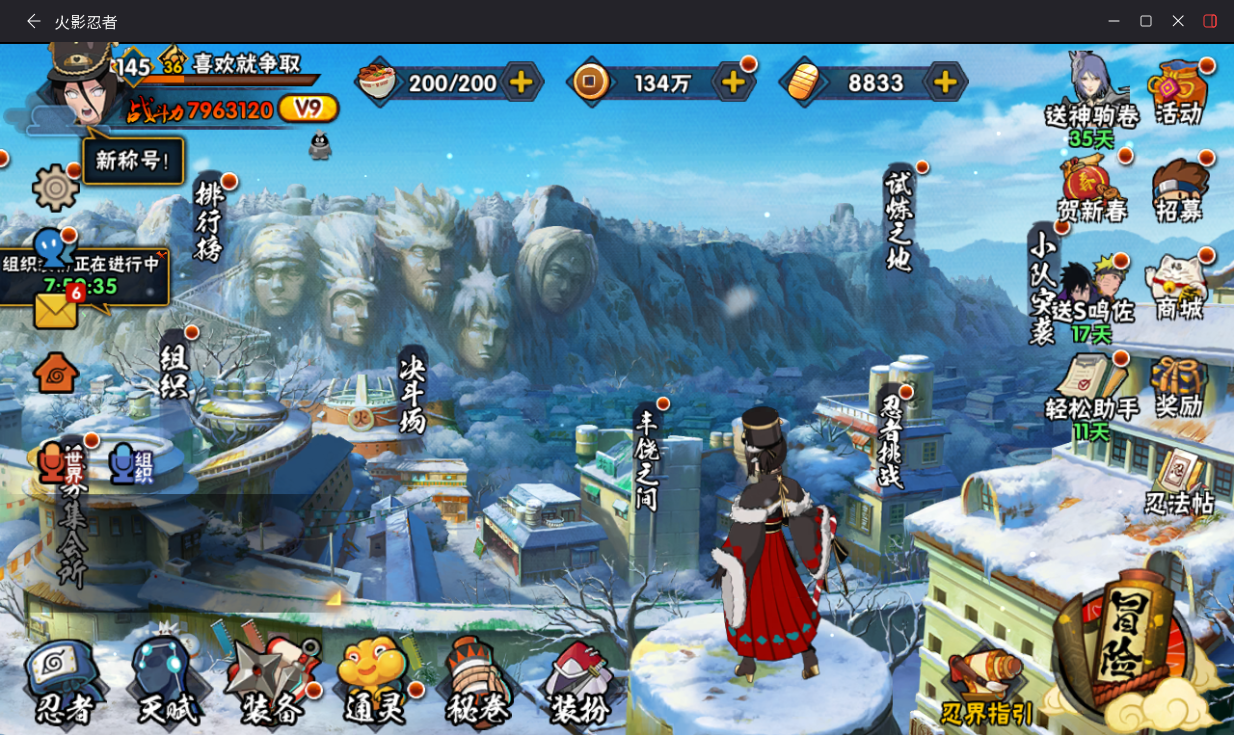Close the emulator window
Viewport: 1234px width, 735px height.
[1178, 21]
